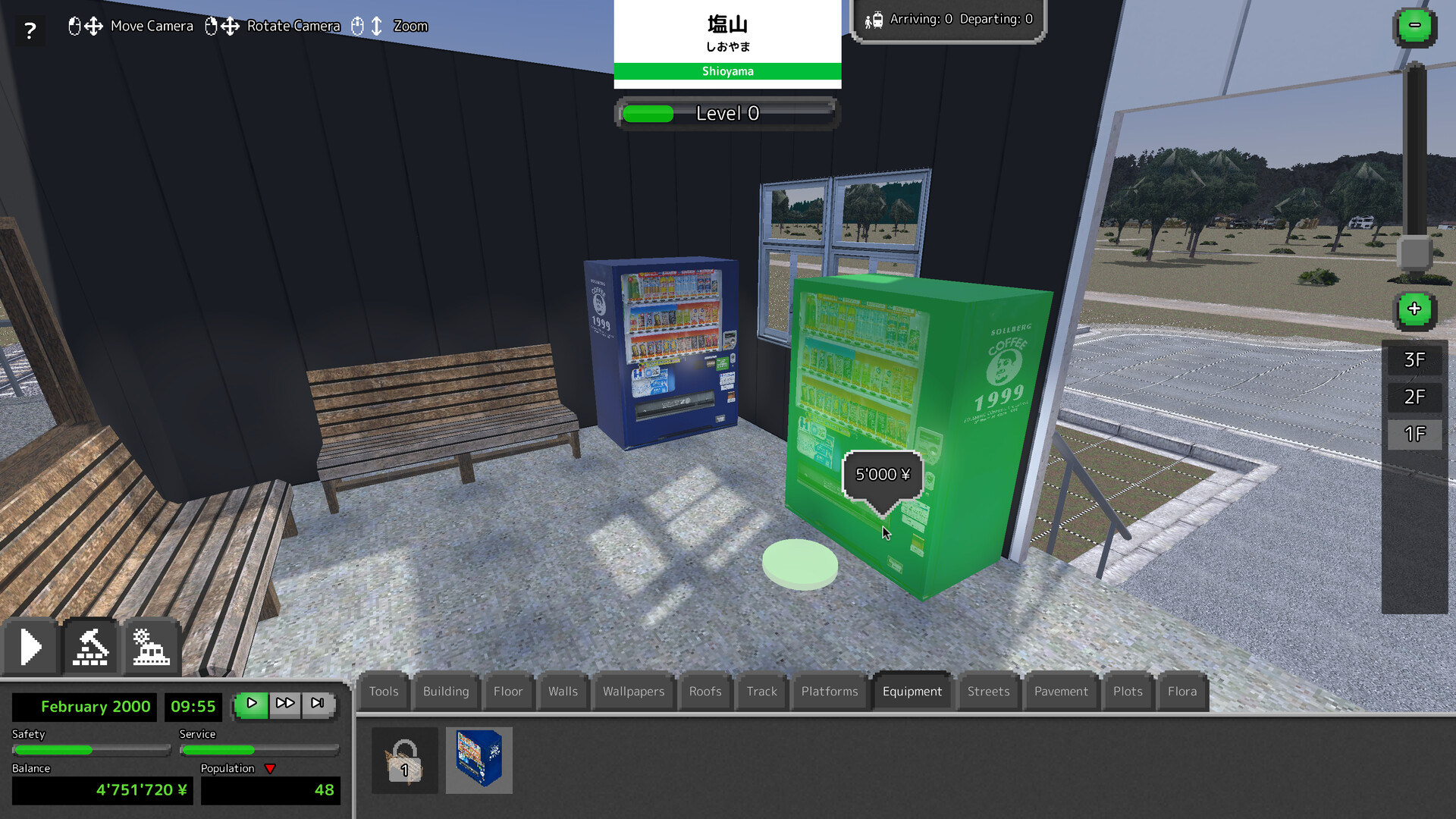1456x819 pixels.
Task: Switch to the Tools tab
Action: [383, 691]
